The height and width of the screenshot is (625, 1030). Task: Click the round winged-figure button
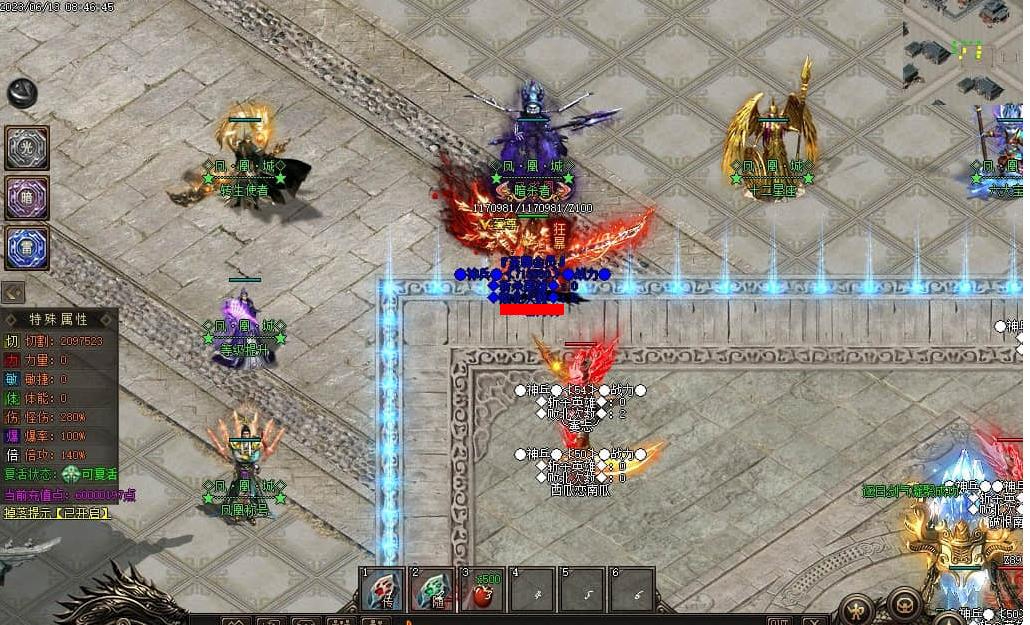pos(857,607)
